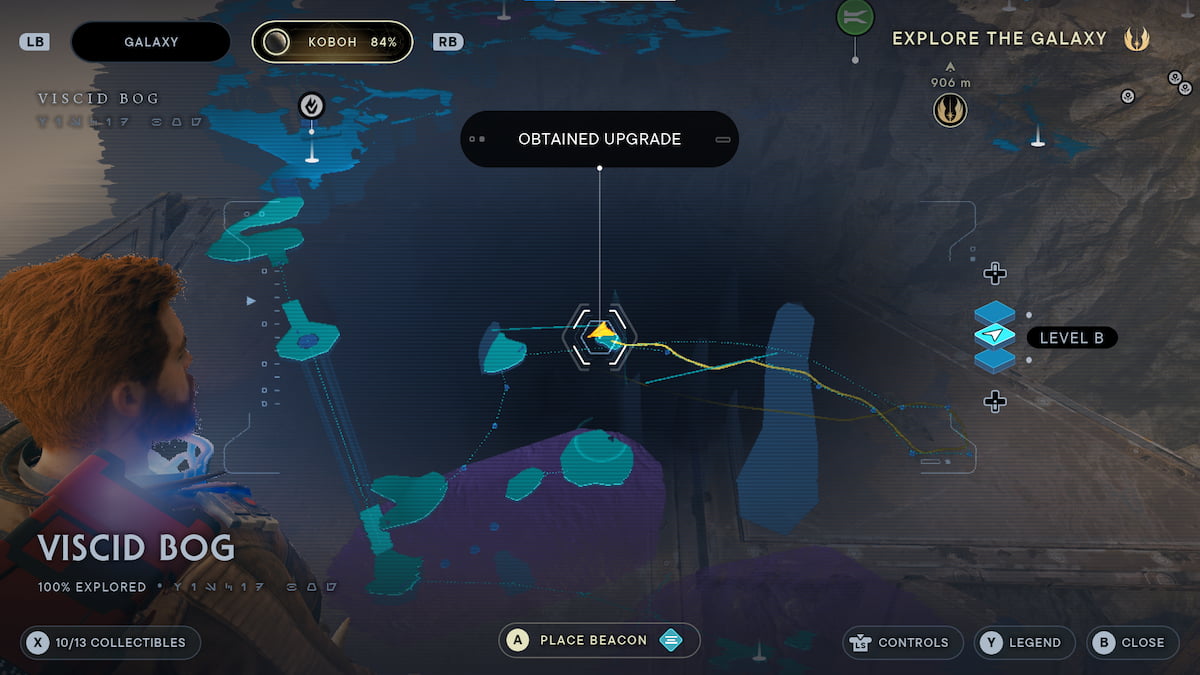The height and width of the screenshot is (675, 1200).
Task: Go down one map level
Action: pyautogui.click(x=994, y=401)
